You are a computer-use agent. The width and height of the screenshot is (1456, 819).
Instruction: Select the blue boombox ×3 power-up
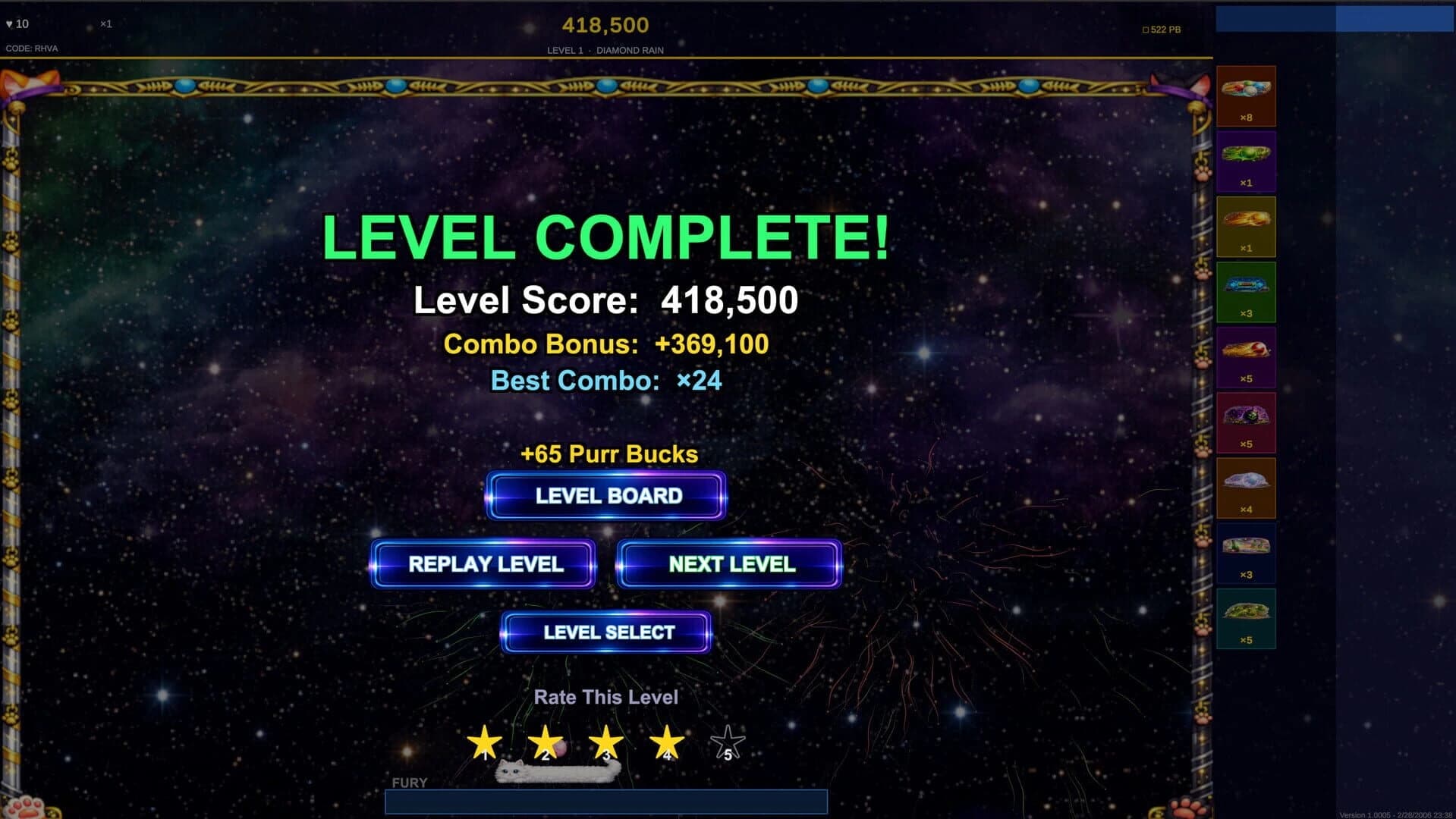click(x=1245, y=290)
